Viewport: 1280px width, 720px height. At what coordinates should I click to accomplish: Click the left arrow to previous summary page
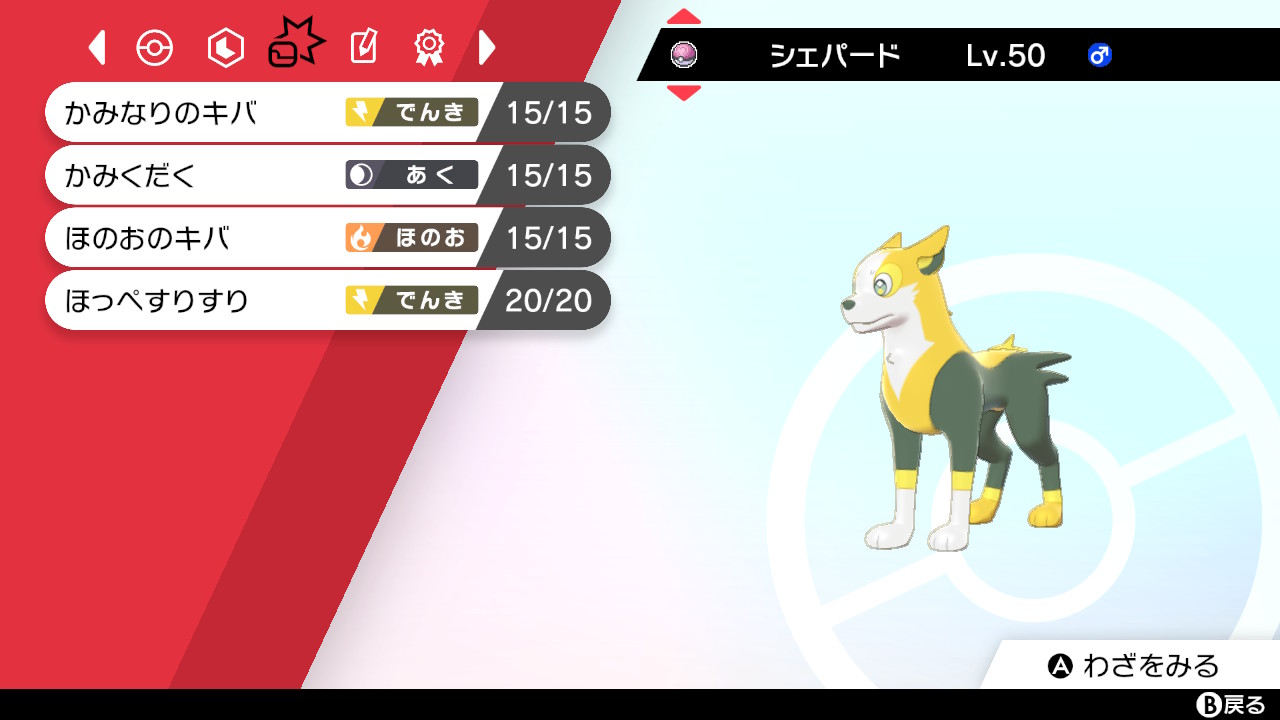click(x=96, y=46)
